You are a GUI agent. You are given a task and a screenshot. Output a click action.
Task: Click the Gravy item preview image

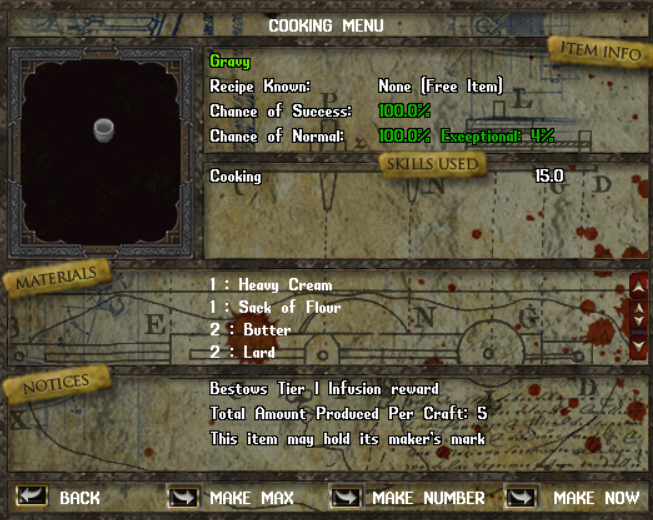101,128
